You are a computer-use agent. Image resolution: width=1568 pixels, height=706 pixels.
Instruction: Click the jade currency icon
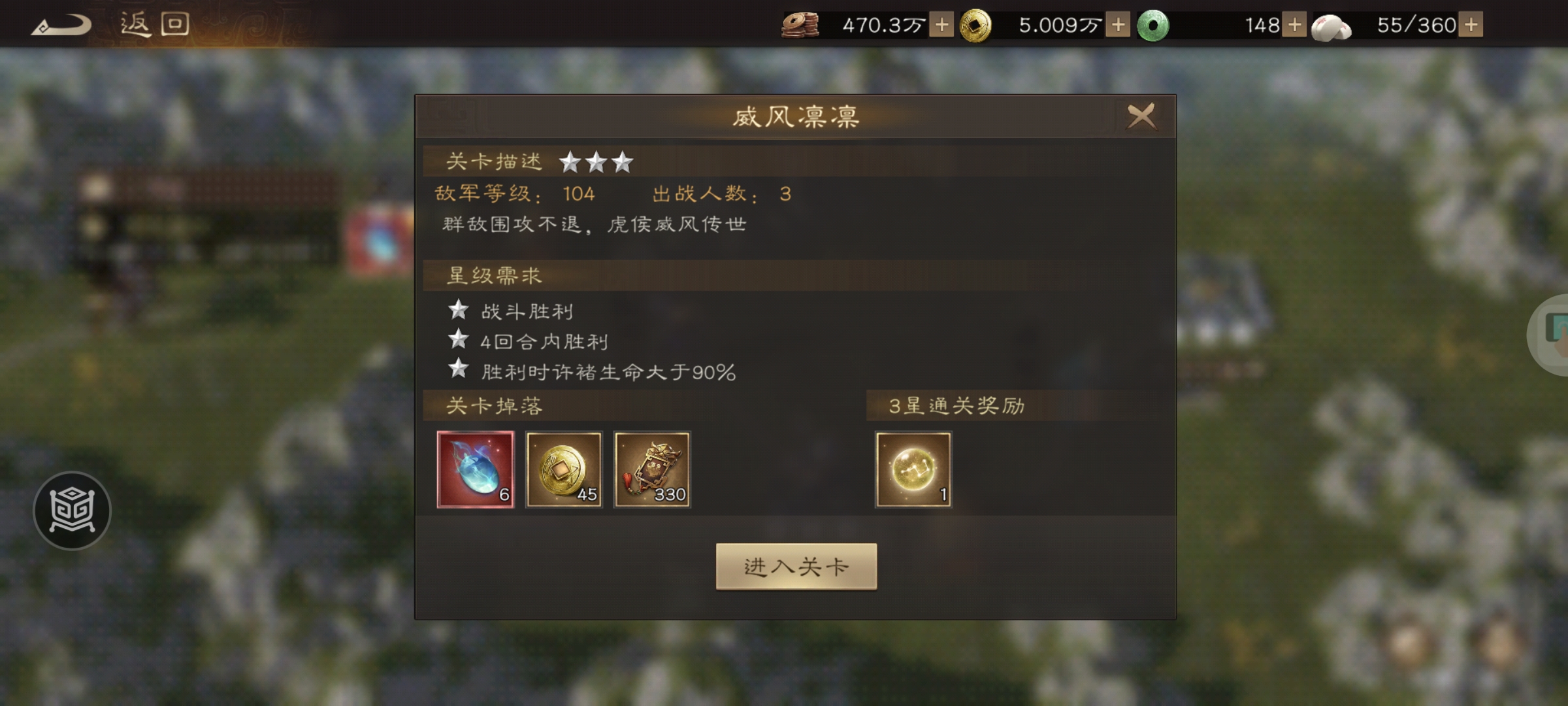tap(1152, 26)
